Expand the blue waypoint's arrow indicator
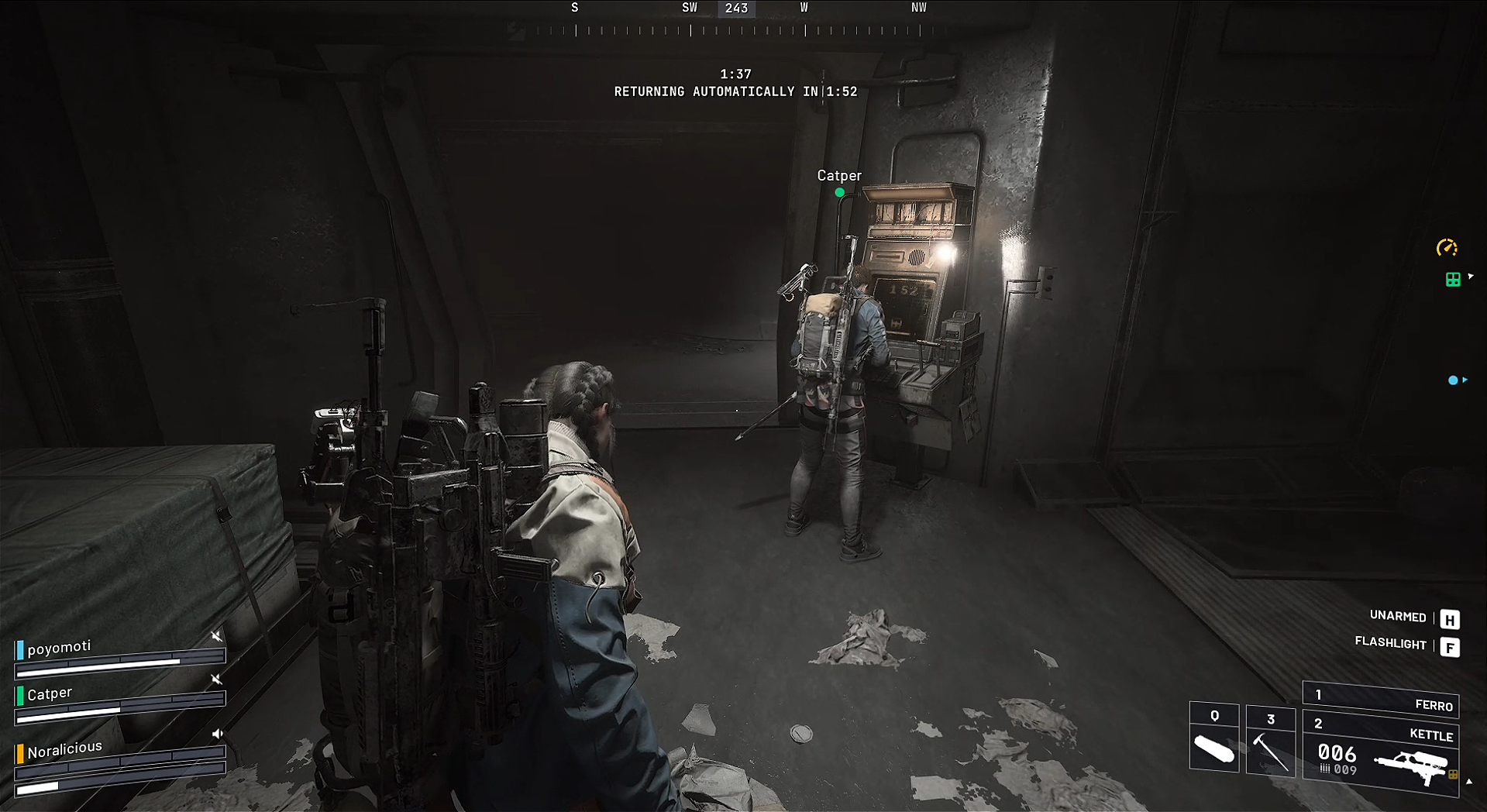The width and height of the screenshot is (1487, 812). coord(1466,380)
